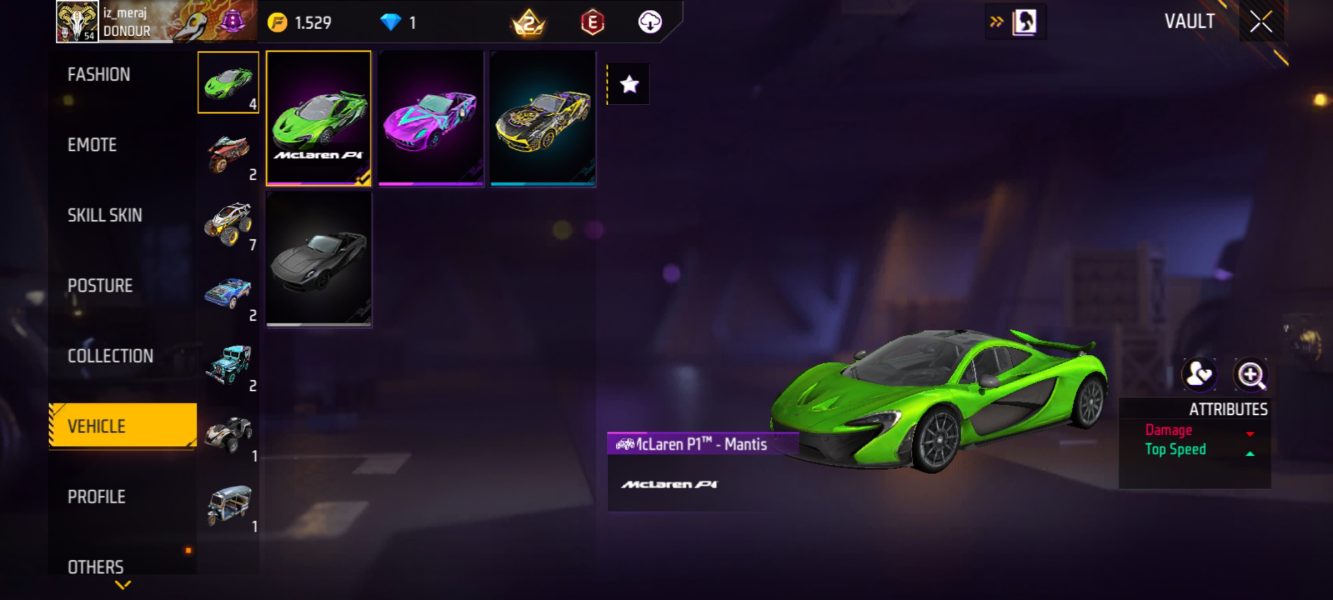
Task: Go to the Collection category
Action: (110, 356)
